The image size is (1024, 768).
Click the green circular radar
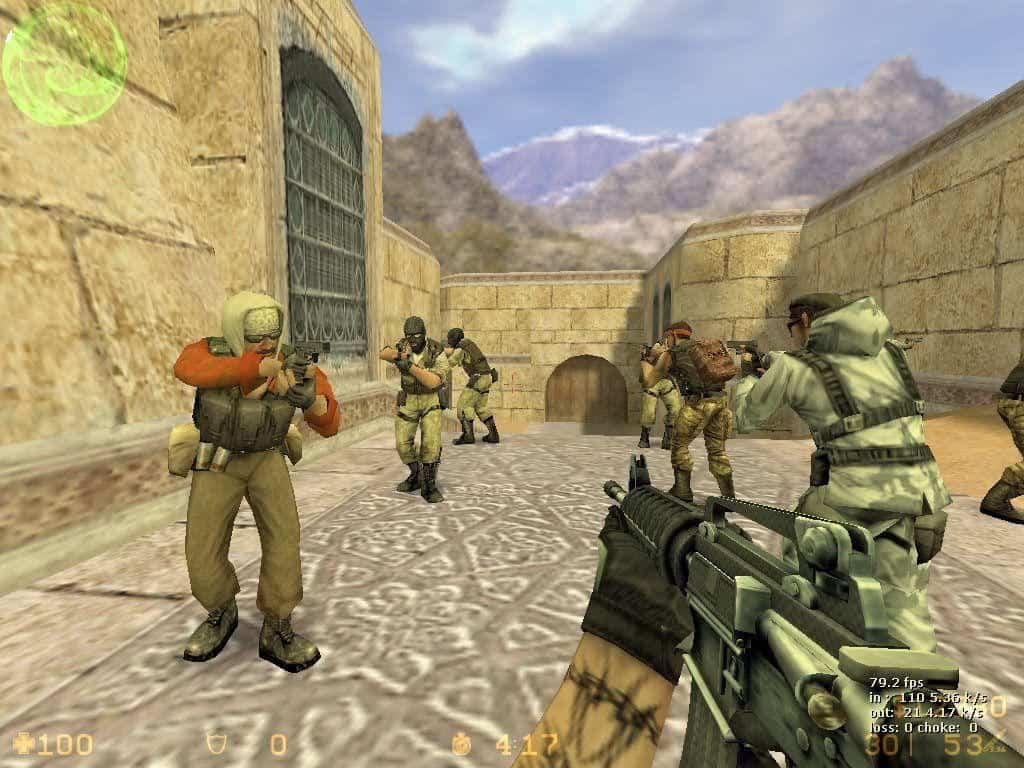click(64, 64)
